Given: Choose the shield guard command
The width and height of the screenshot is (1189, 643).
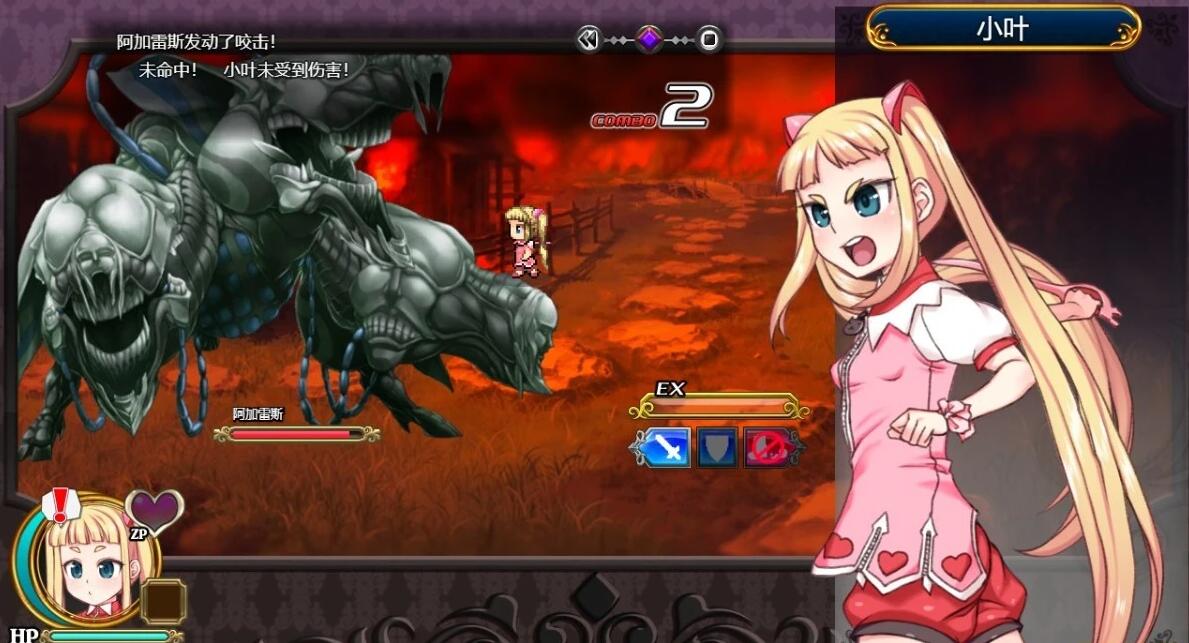Looking at the screenshot, I should pos(717,447).
